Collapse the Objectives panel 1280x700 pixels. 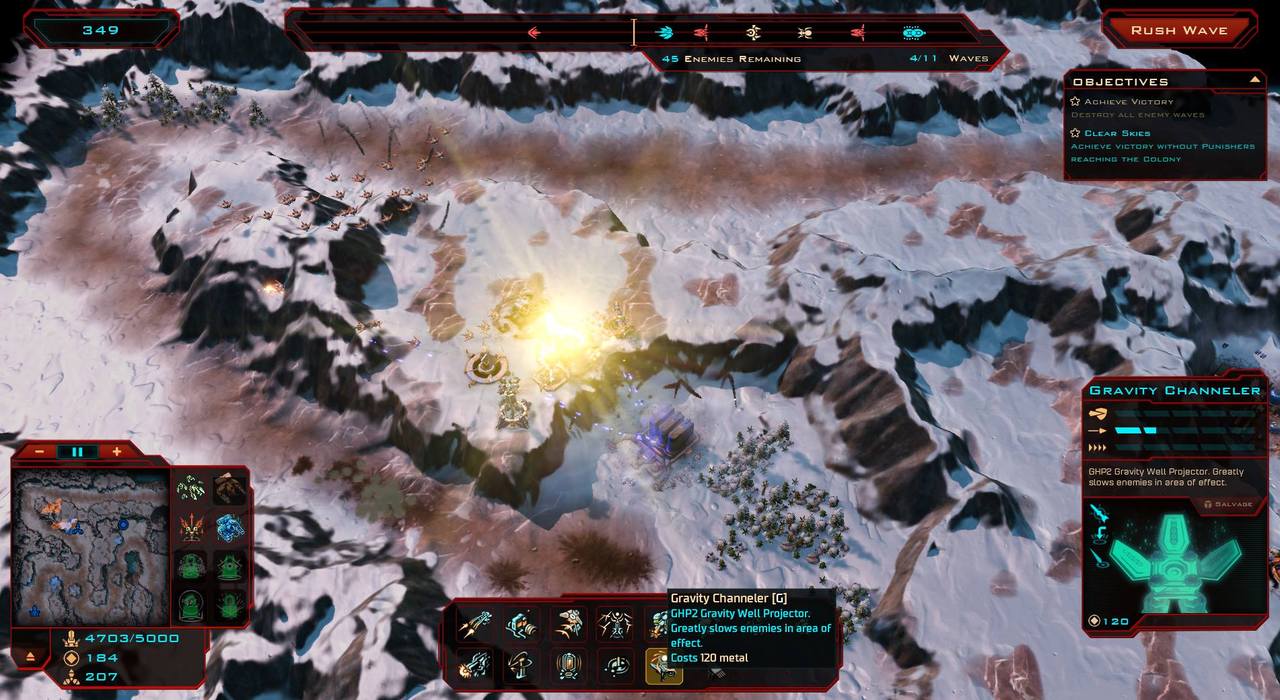tap(1254, 80)
